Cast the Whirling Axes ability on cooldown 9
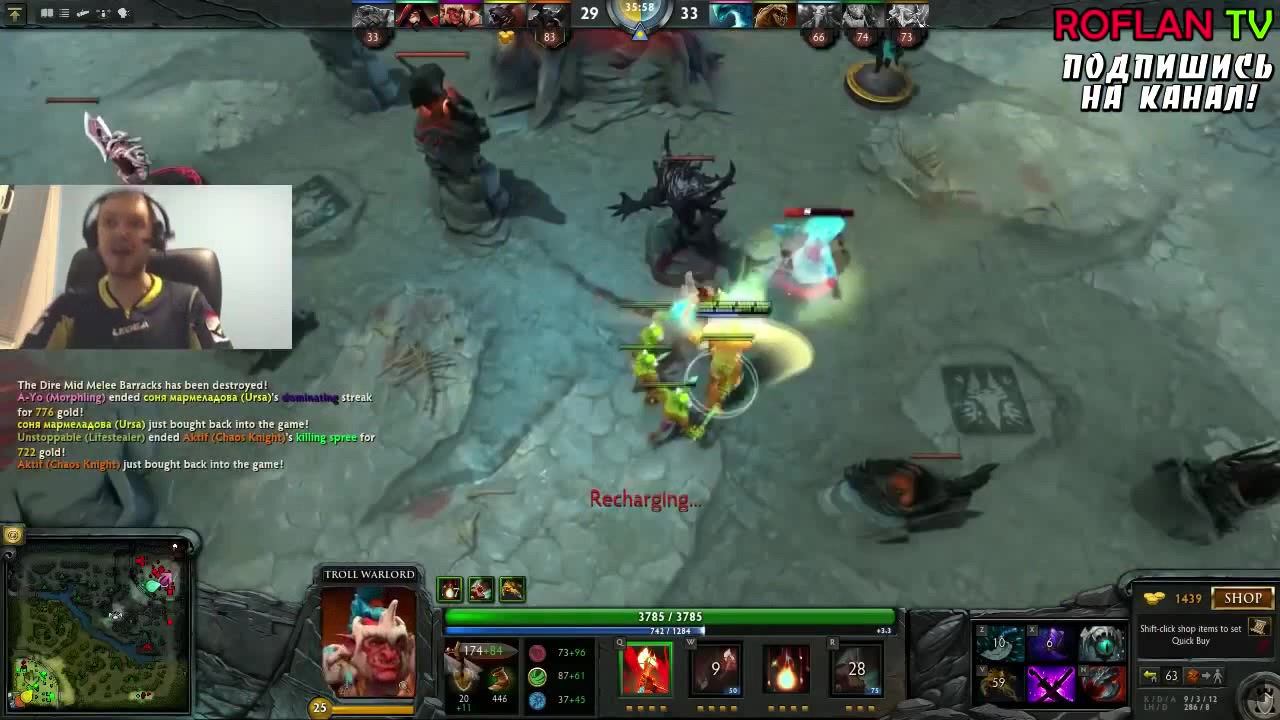 pos(716,669)
